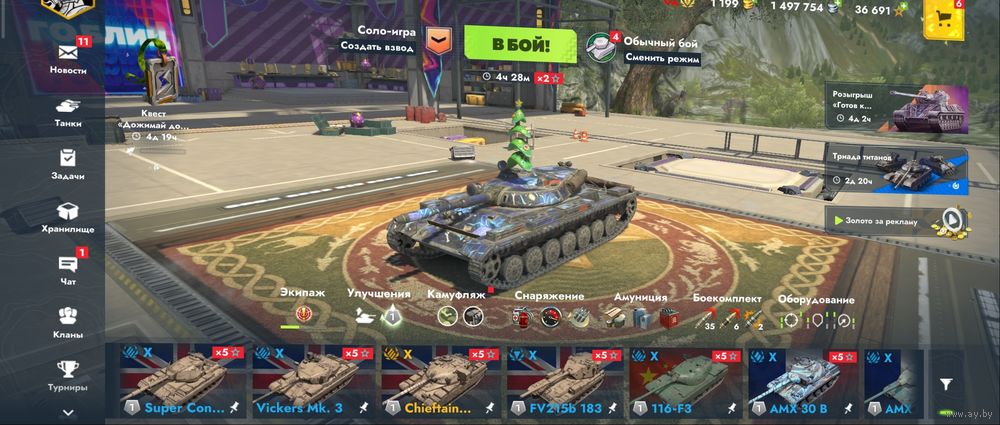
Task: Open the orange platoon dropdown arrow
Action: [438, 40]
